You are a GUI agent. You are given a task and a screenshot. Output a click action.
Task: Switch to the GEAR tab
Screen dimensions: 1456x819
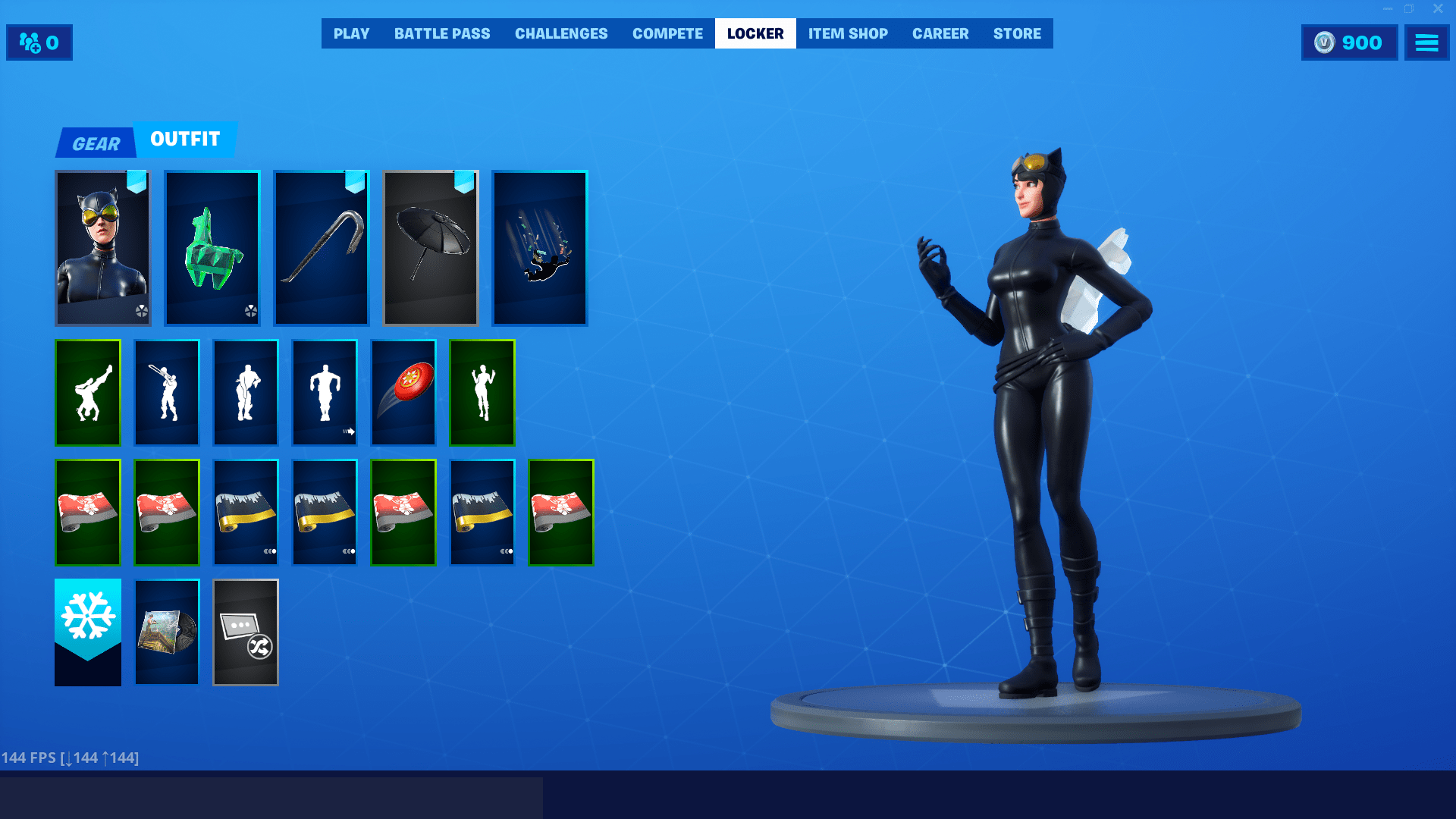tap(96, 143)
